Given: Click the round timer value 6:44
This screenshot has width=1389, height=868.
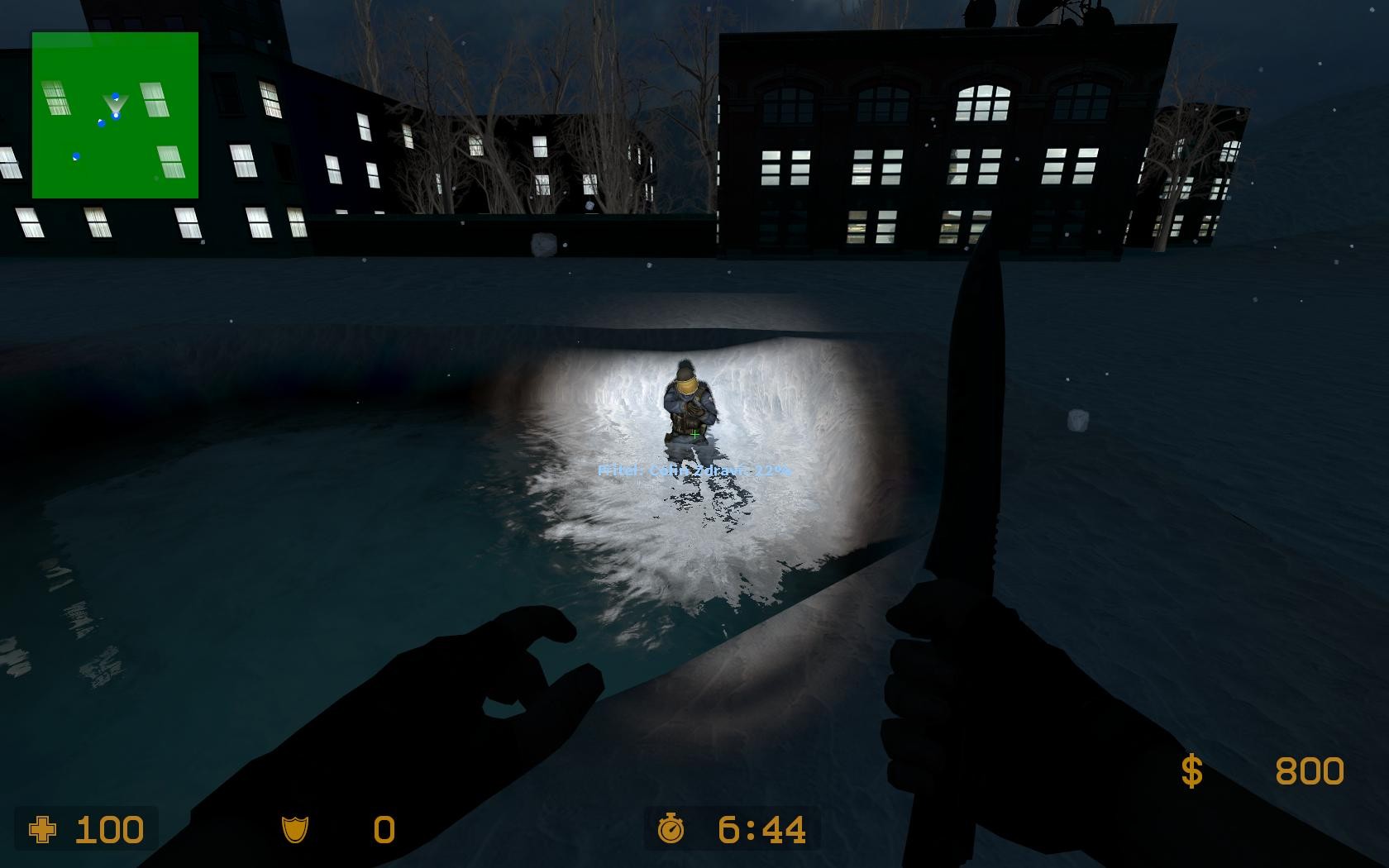Looking at the screenshot, I should 759,829.
